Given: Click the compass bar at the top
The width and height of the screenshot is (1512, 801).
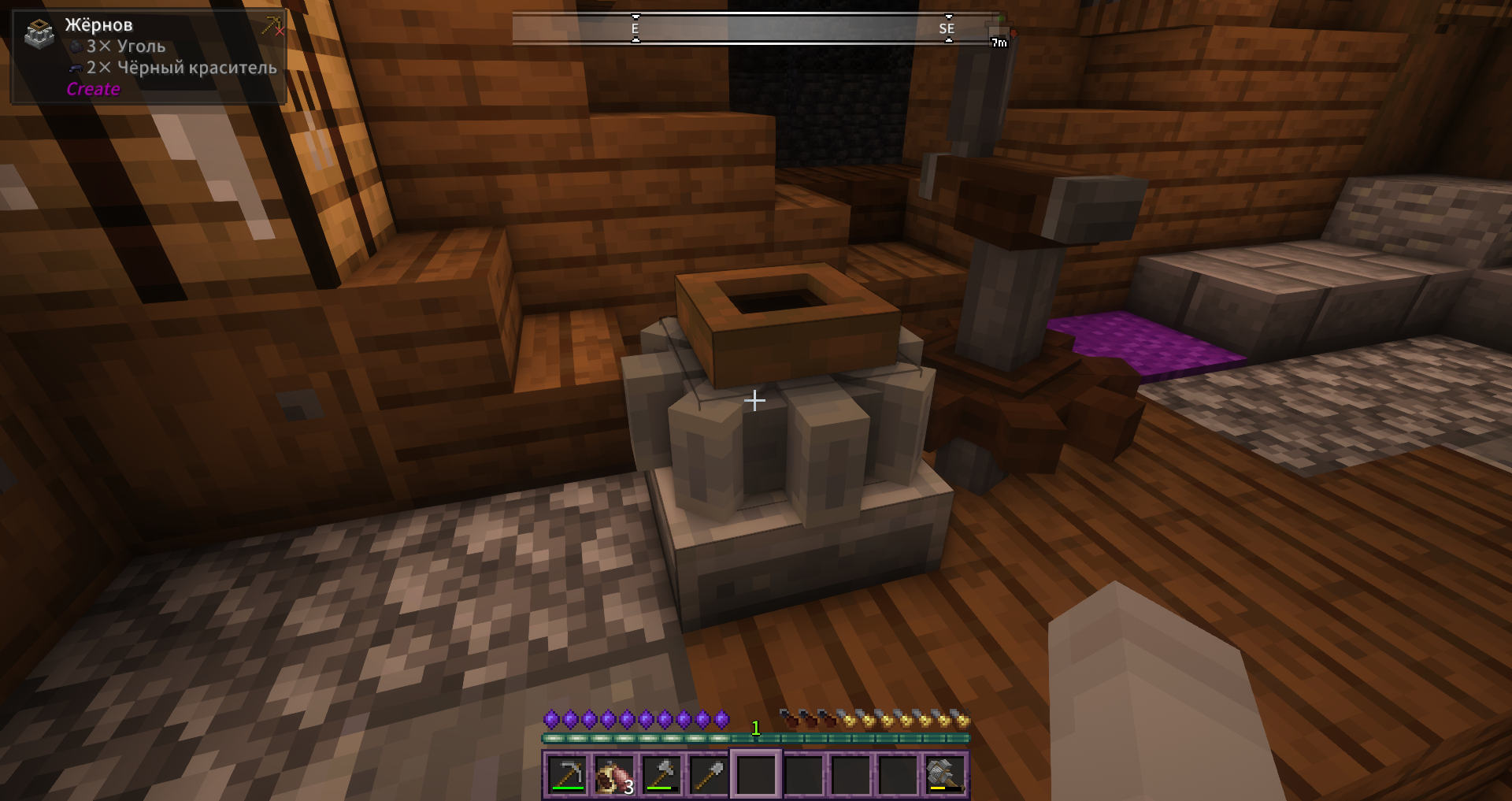Looking at the screenshot, I should [756, 28].
